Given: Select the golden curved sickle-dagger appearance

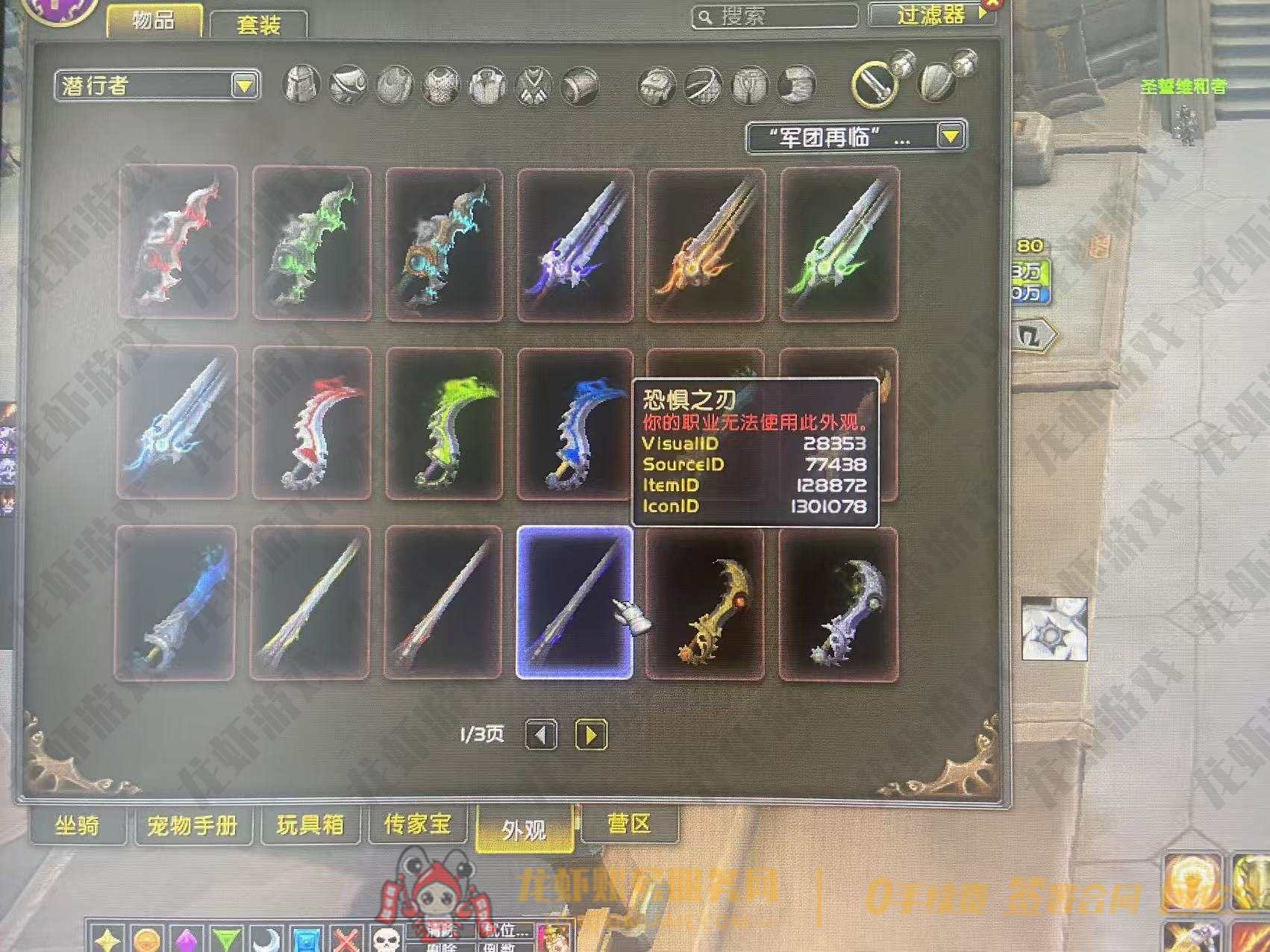Looking at the screenshot, I should (705, 604).
